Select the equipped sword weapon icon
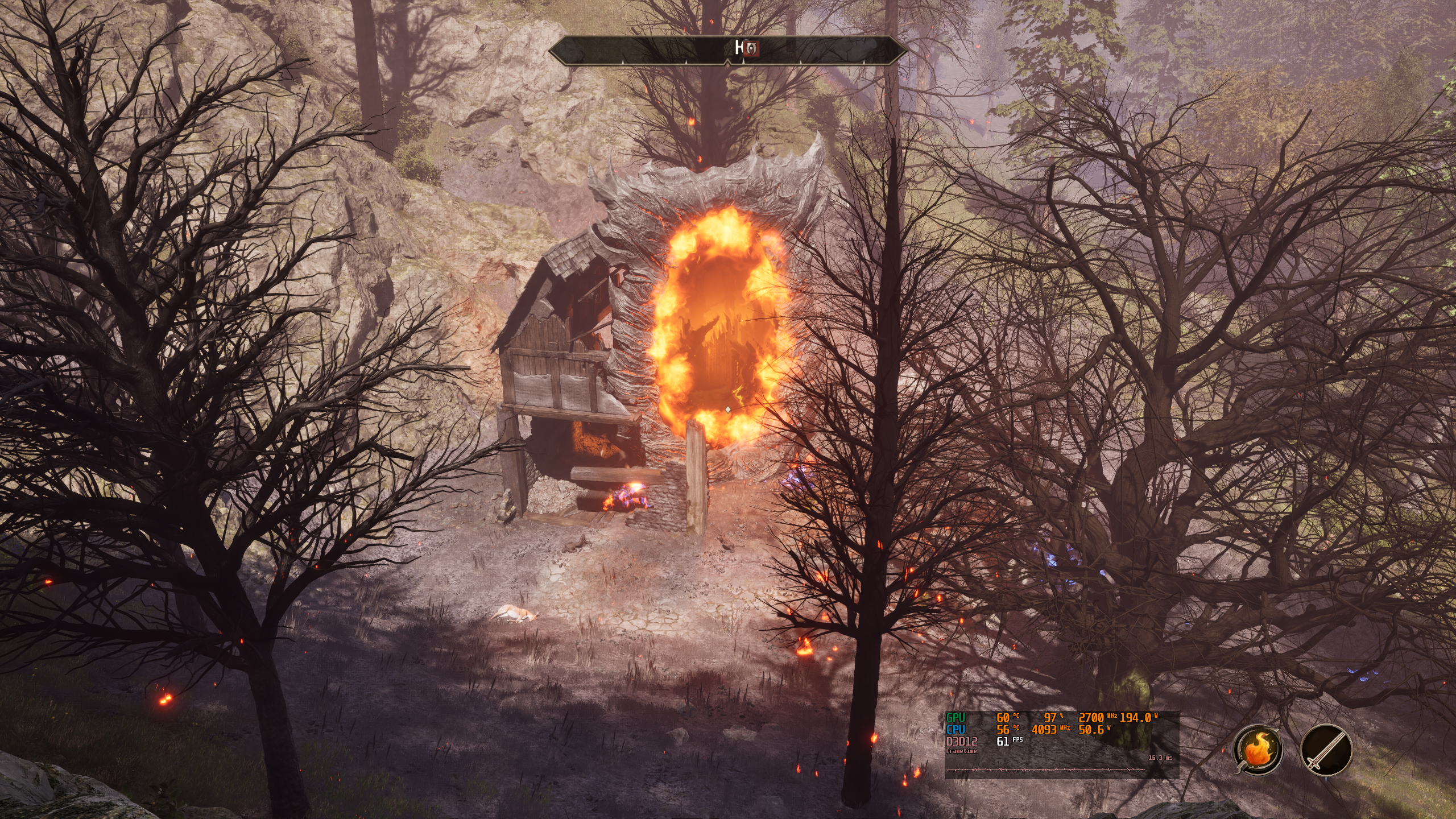This screenshot has width=1456, height=819. [x=1326, y=750]
